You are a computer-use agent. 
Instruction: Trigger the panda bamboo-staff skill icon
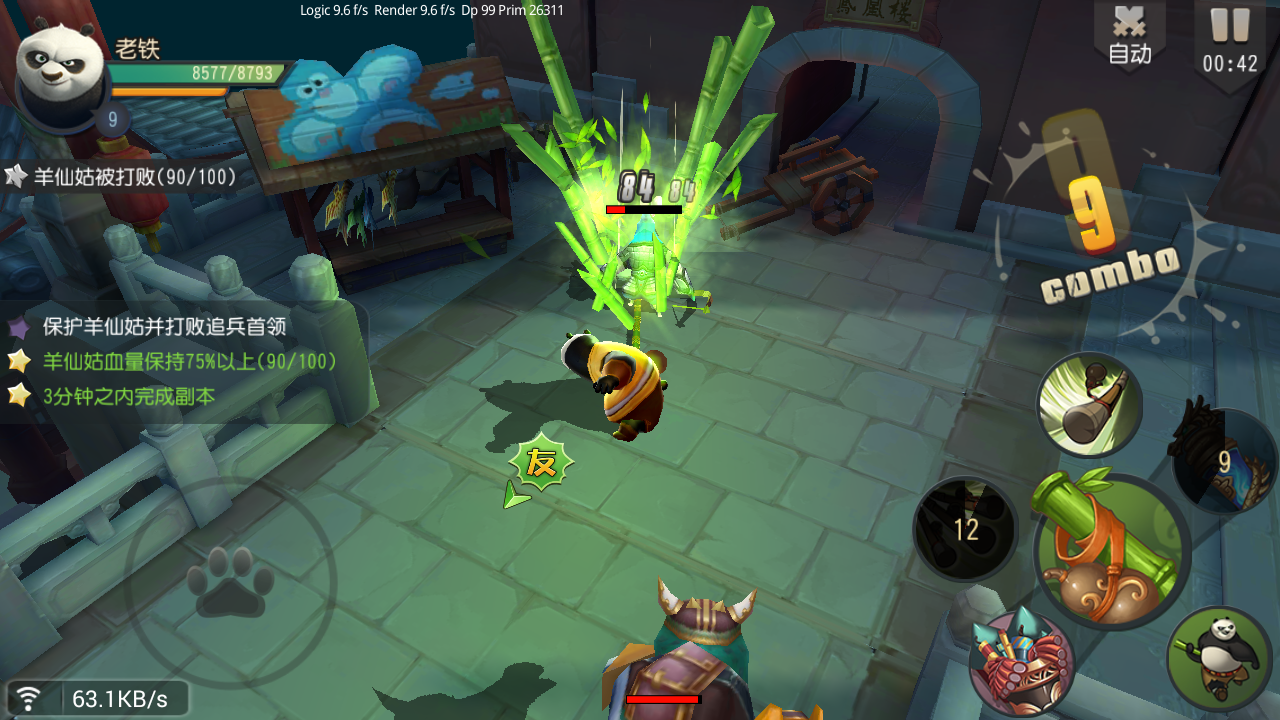(1218, 658)
